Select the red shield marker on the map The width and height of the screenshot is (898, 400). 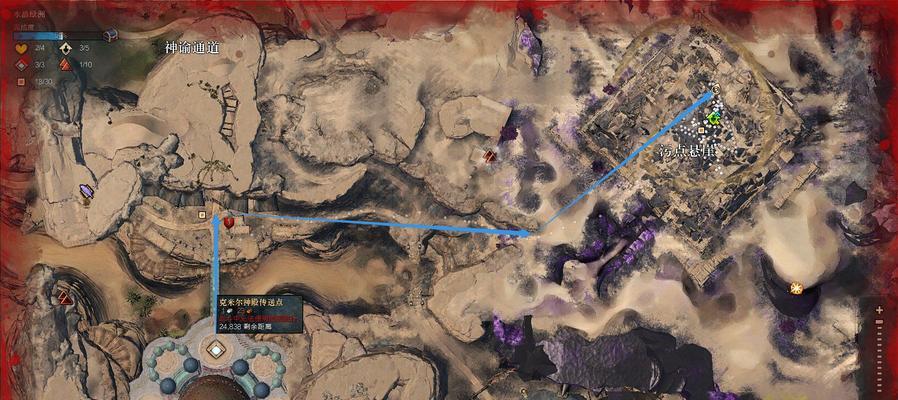229,221
